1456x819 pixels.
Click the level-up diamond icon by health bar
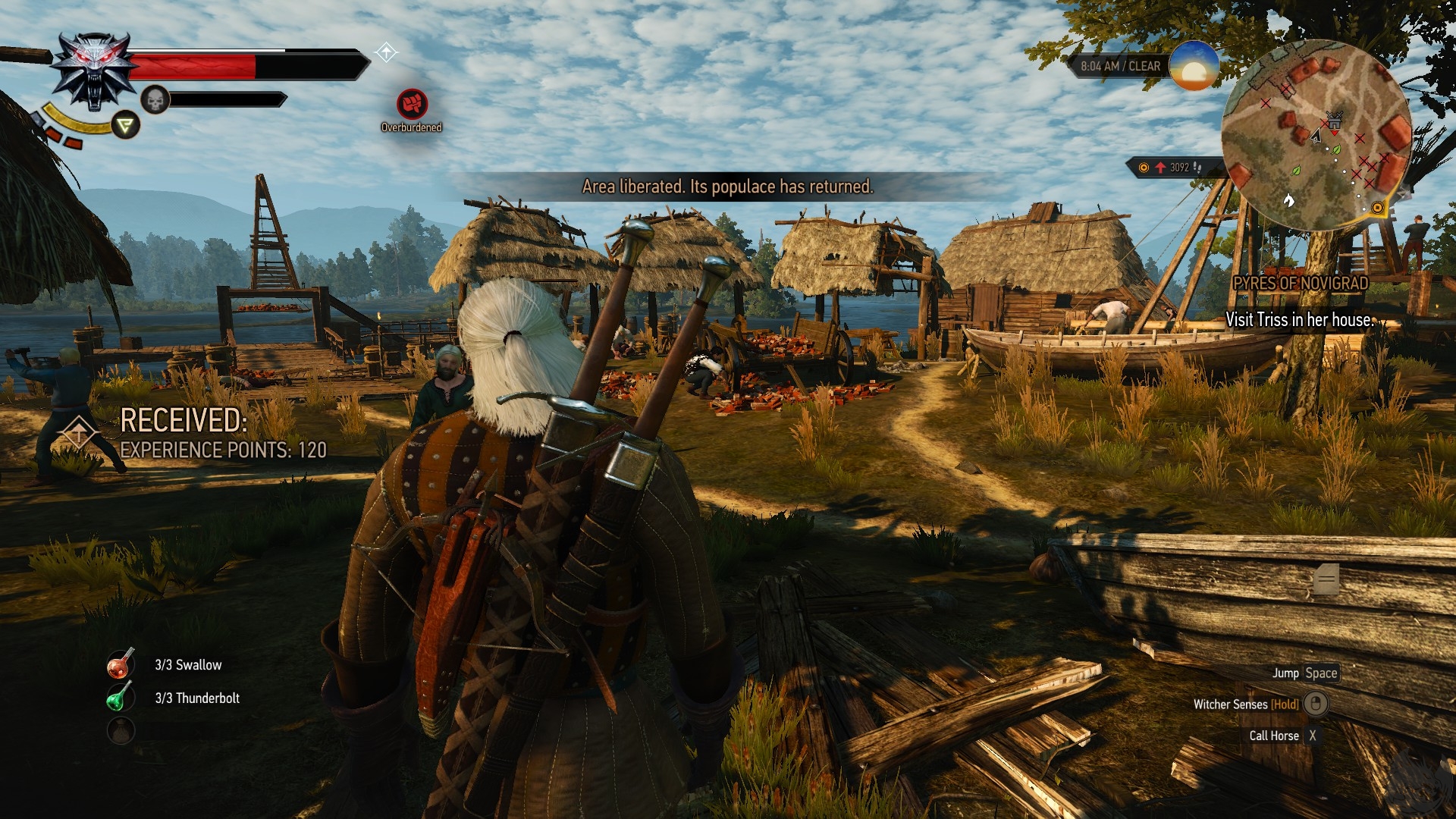click(386, 52)
